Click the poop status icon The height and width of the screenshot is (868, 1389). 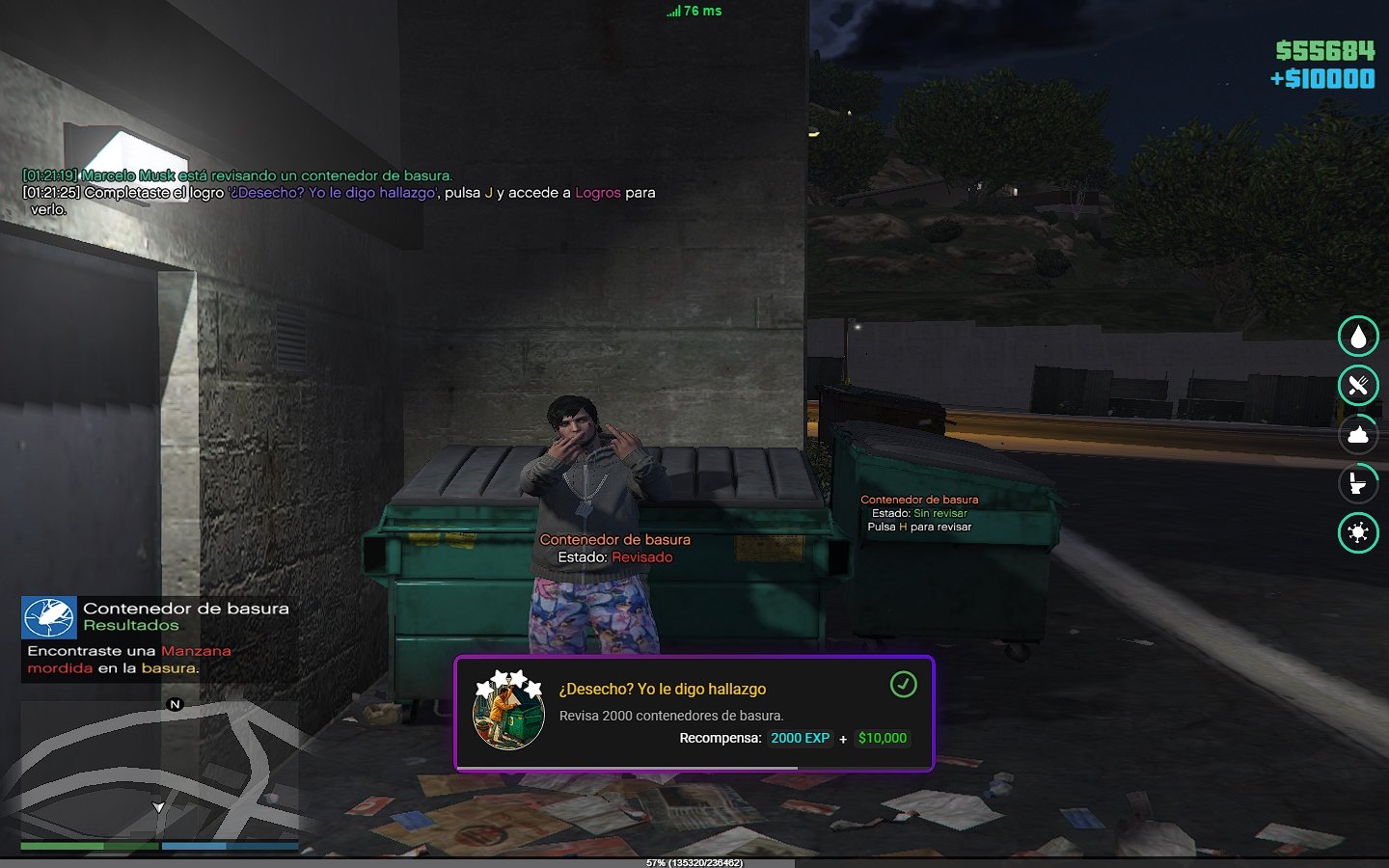click(x=1358, y=435)
